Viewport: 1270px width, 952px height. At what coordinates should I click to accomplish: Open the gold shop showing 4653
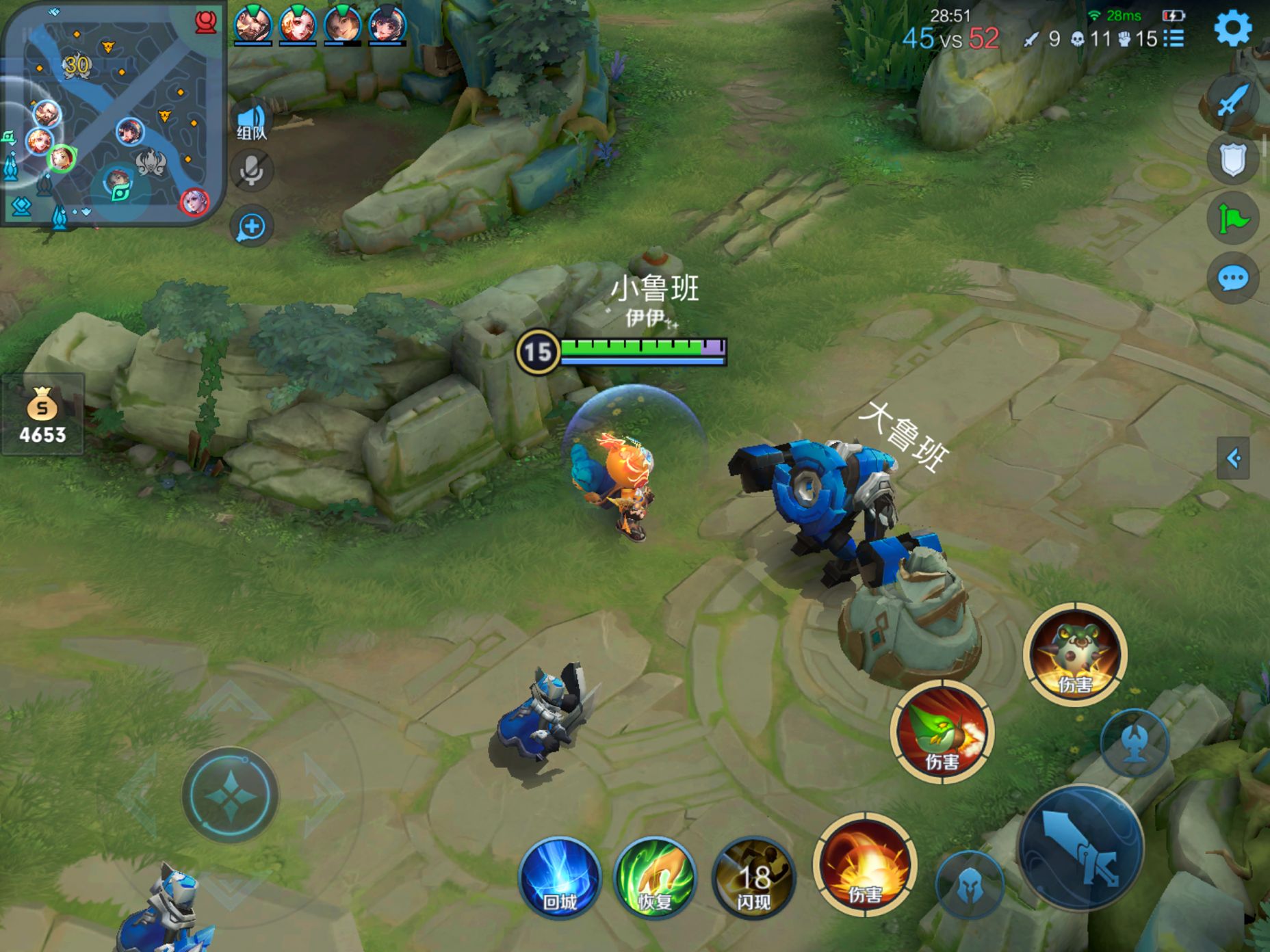point(42,415)
